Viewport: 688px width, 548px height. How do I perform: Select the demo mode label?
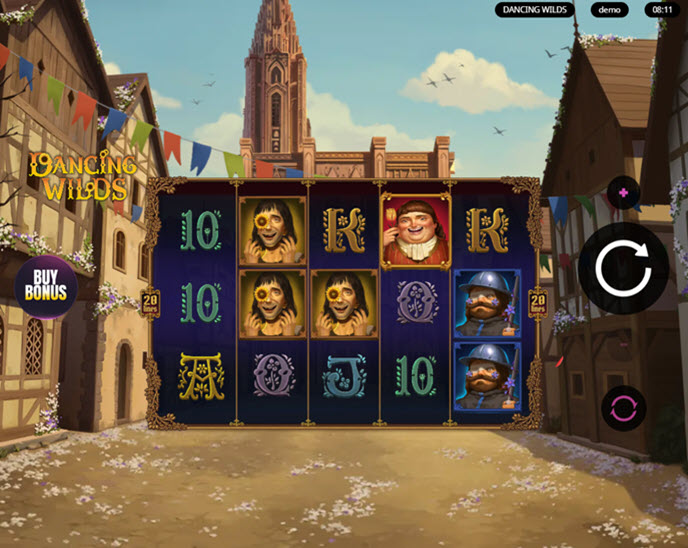click(x=609, y=10)
